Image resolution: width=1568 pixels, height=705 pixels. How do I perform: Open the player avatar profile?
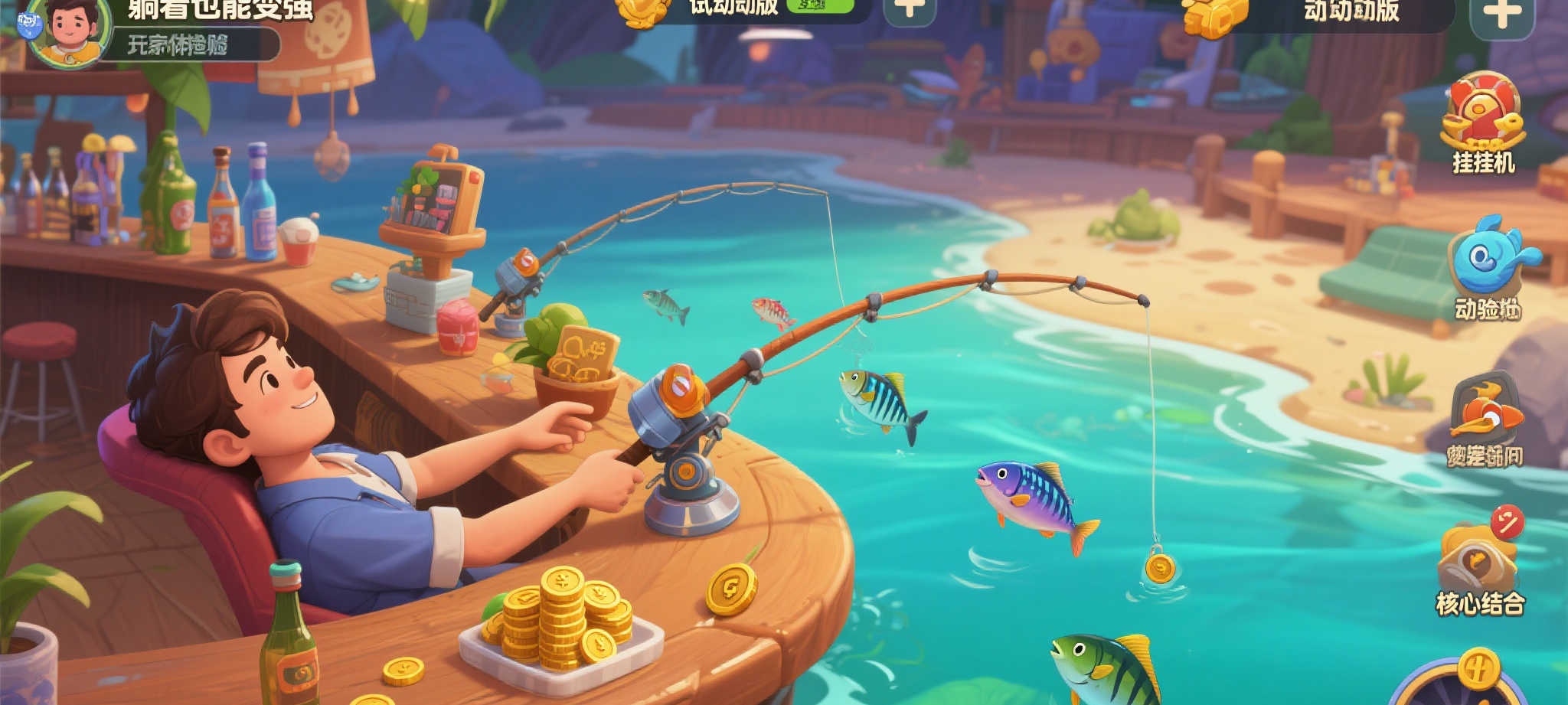point(69,31)
